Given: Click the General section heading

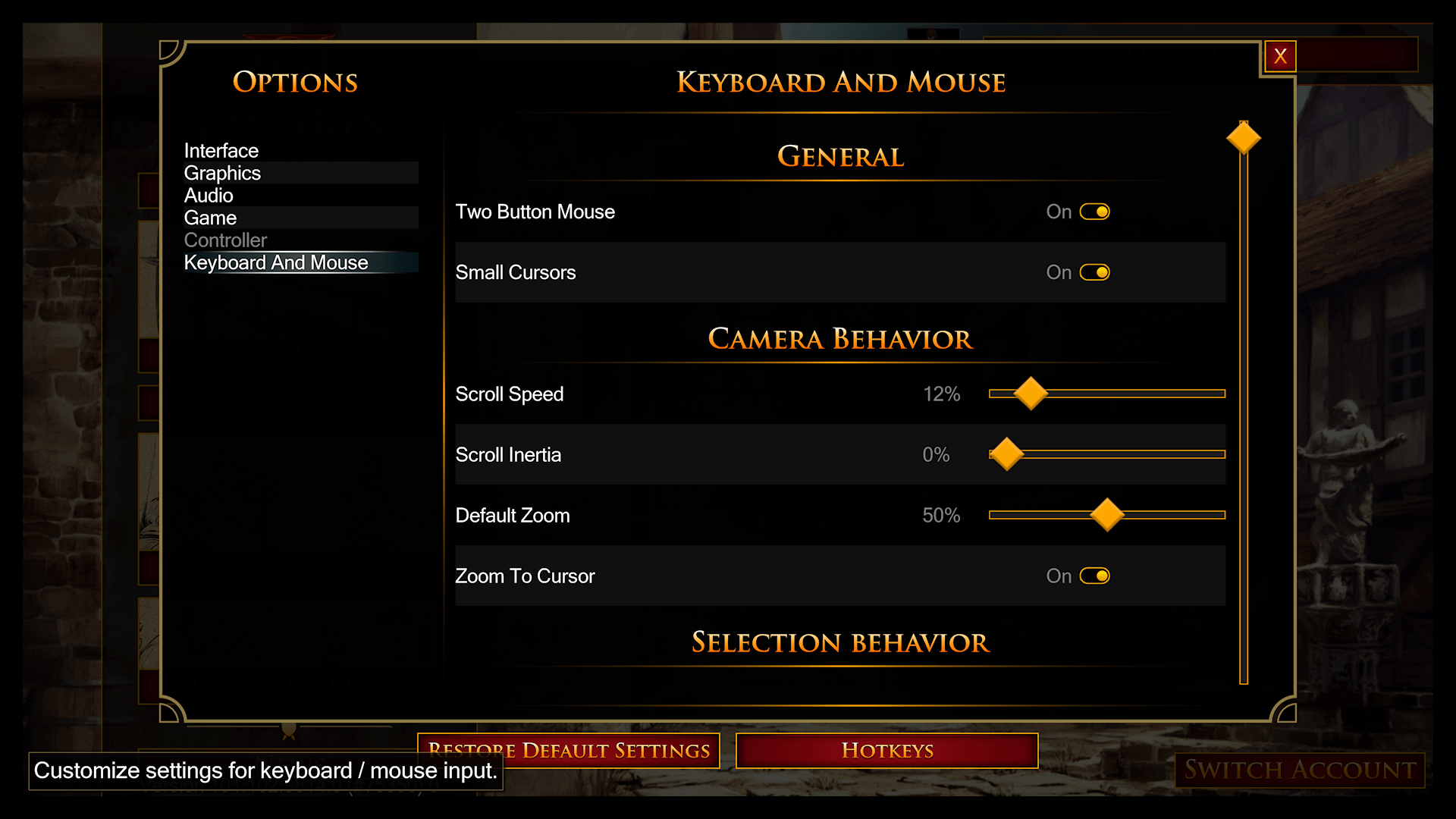Looking at the screenshot, I should [x=840, y=157].
